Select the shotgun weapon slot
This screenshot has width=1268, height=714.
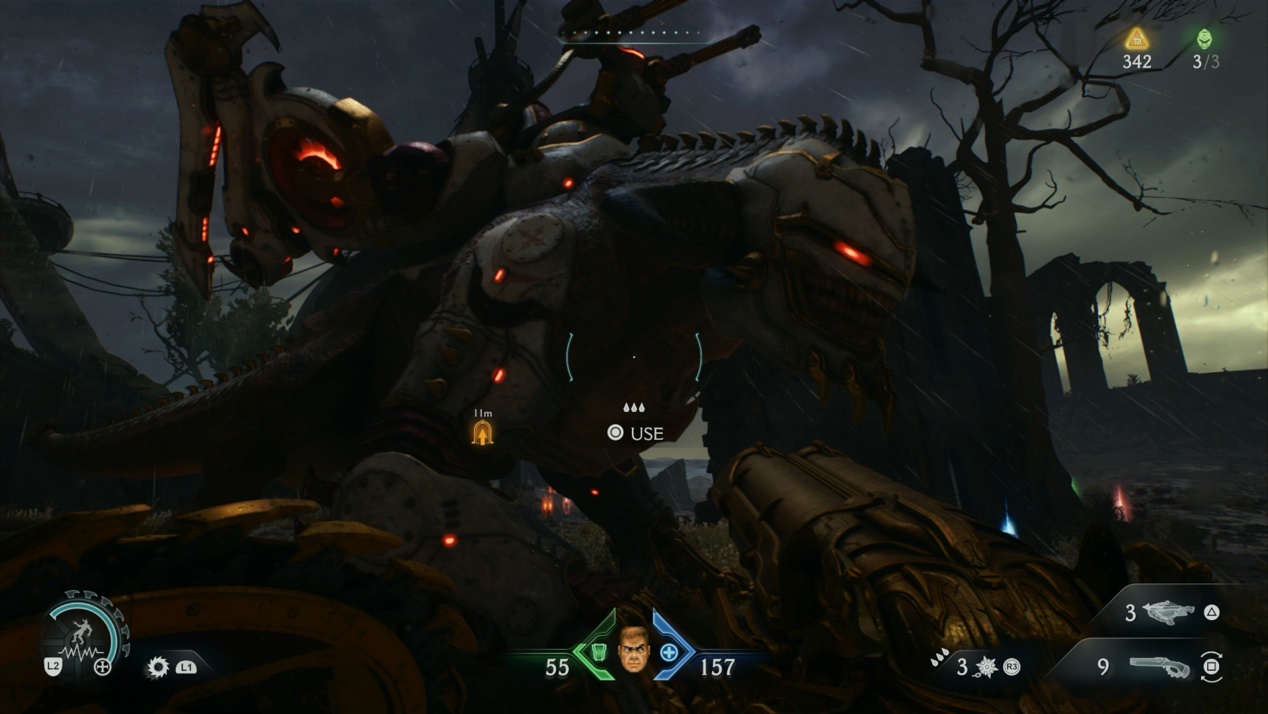click(1158, 666)
